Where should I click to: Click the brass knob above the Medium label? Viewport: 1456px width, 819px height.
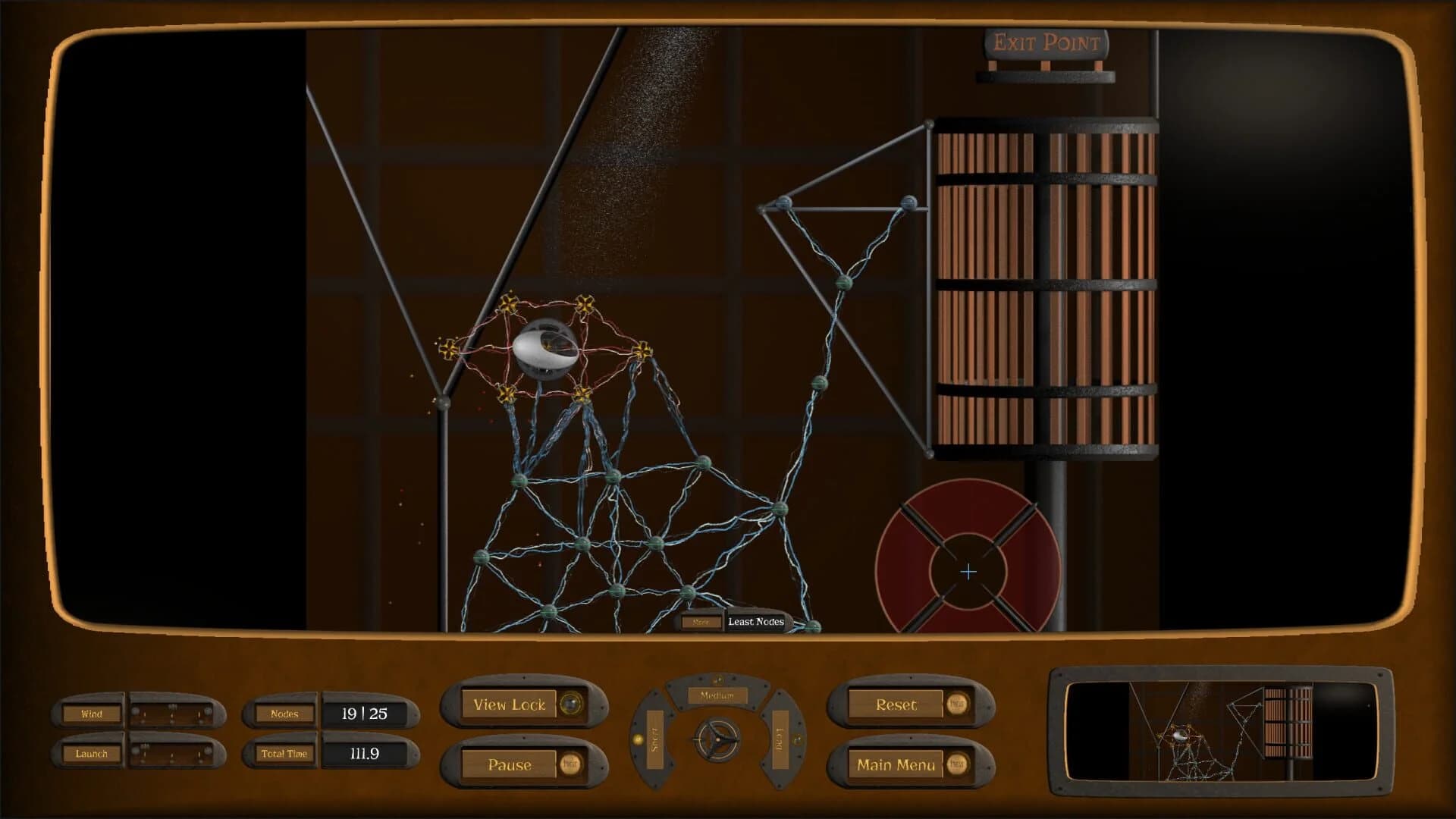click(719, 679)
